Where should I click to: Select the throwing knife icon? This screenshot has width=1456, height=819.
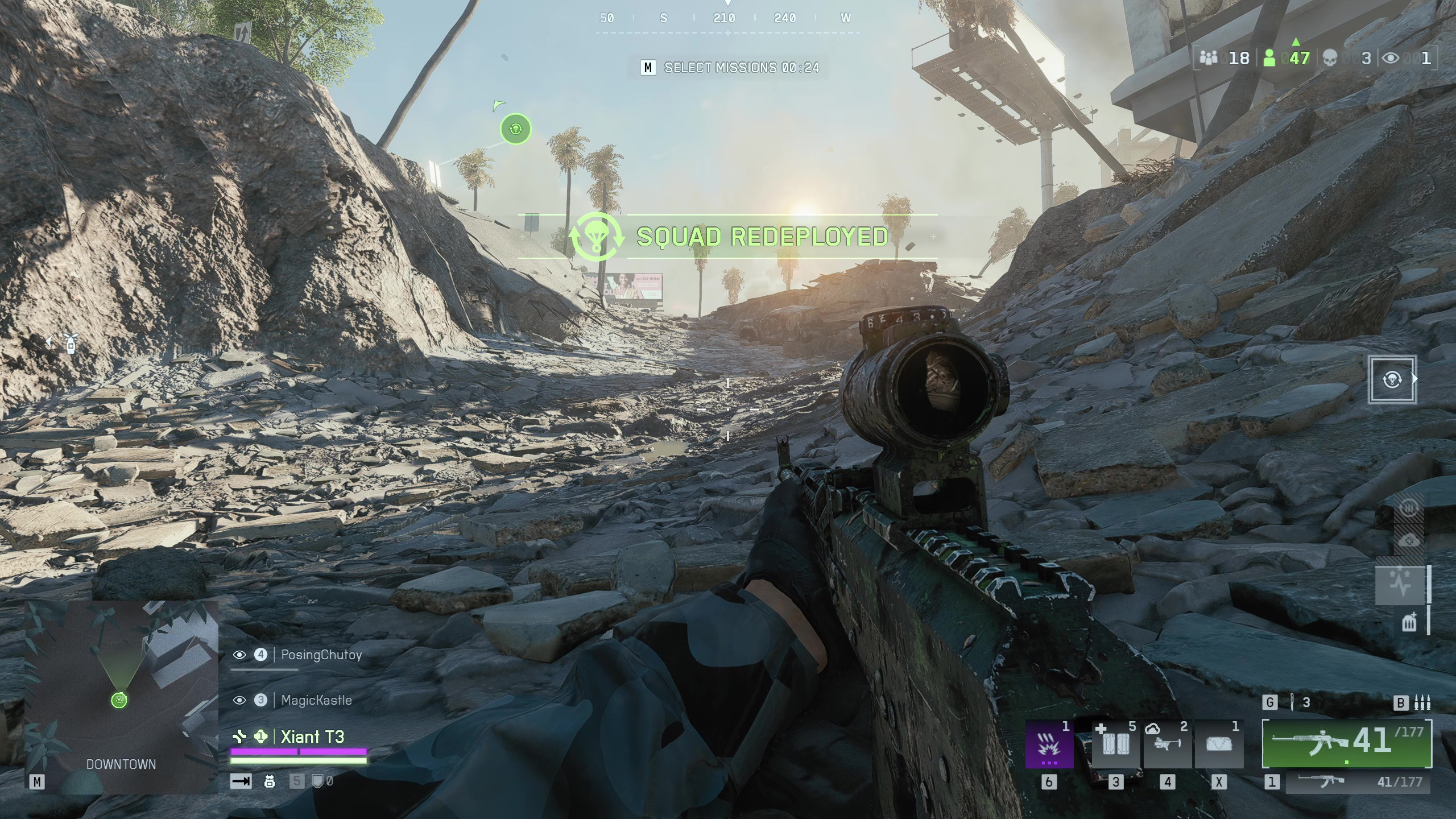coord(1292,702)
